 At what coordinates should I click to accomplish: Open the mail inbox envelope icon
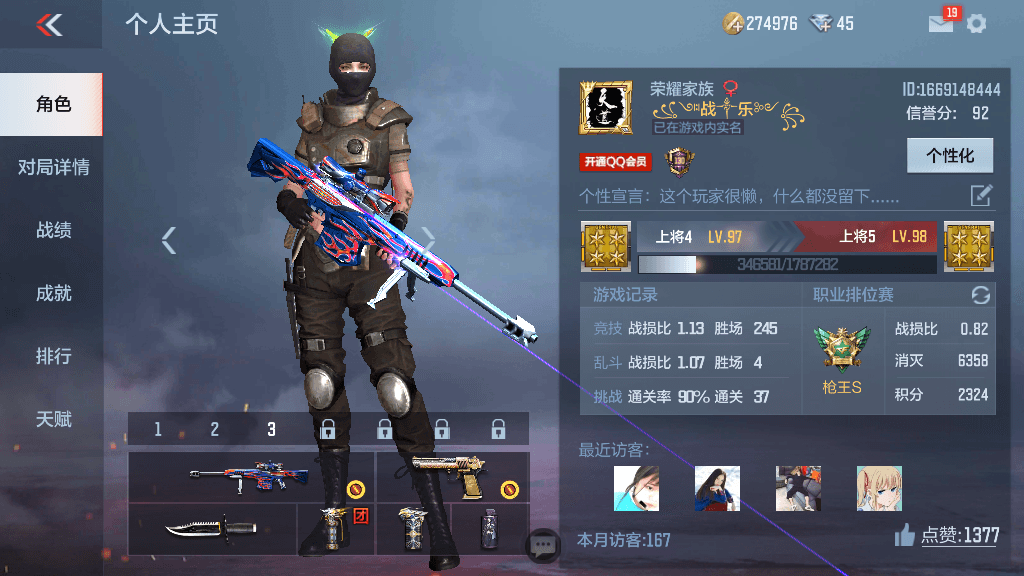(x=941, y=23)
